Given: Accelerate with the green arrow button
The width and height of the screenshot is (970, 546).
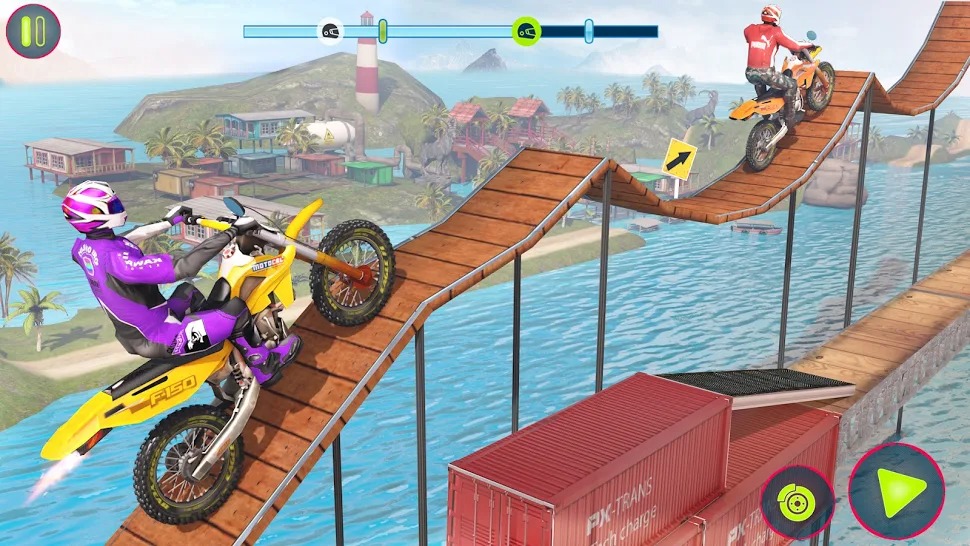Looking at the screenshot, I should [896, 491].
